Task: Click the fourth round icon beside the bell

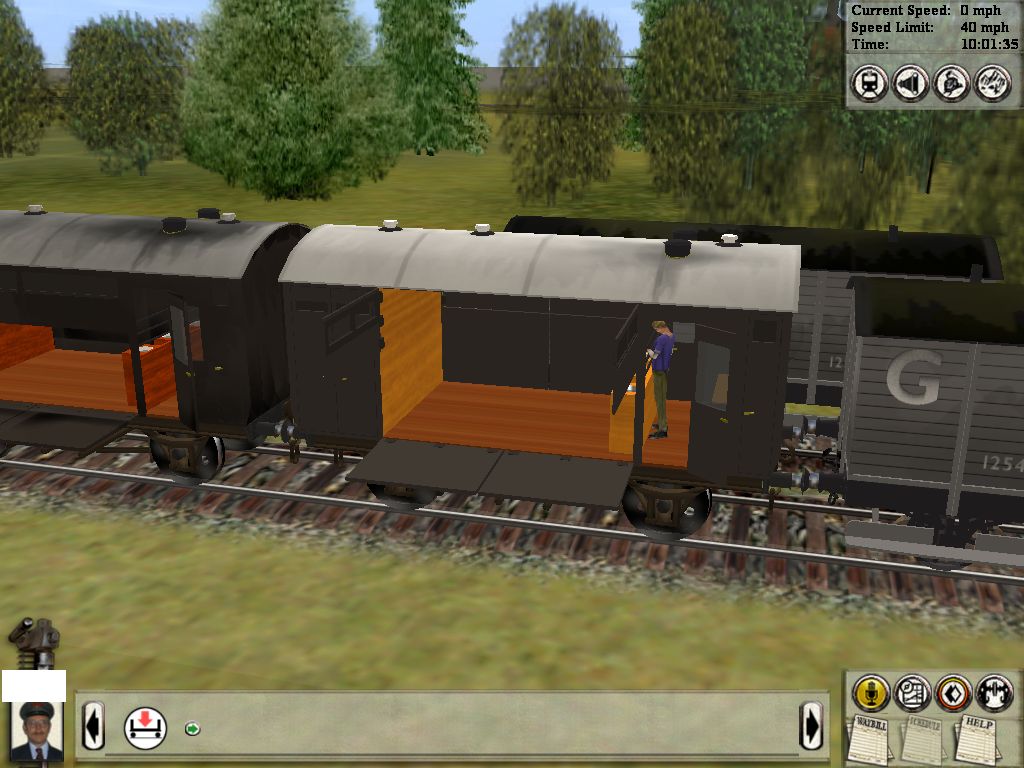Action: click(x=992, y=83)
